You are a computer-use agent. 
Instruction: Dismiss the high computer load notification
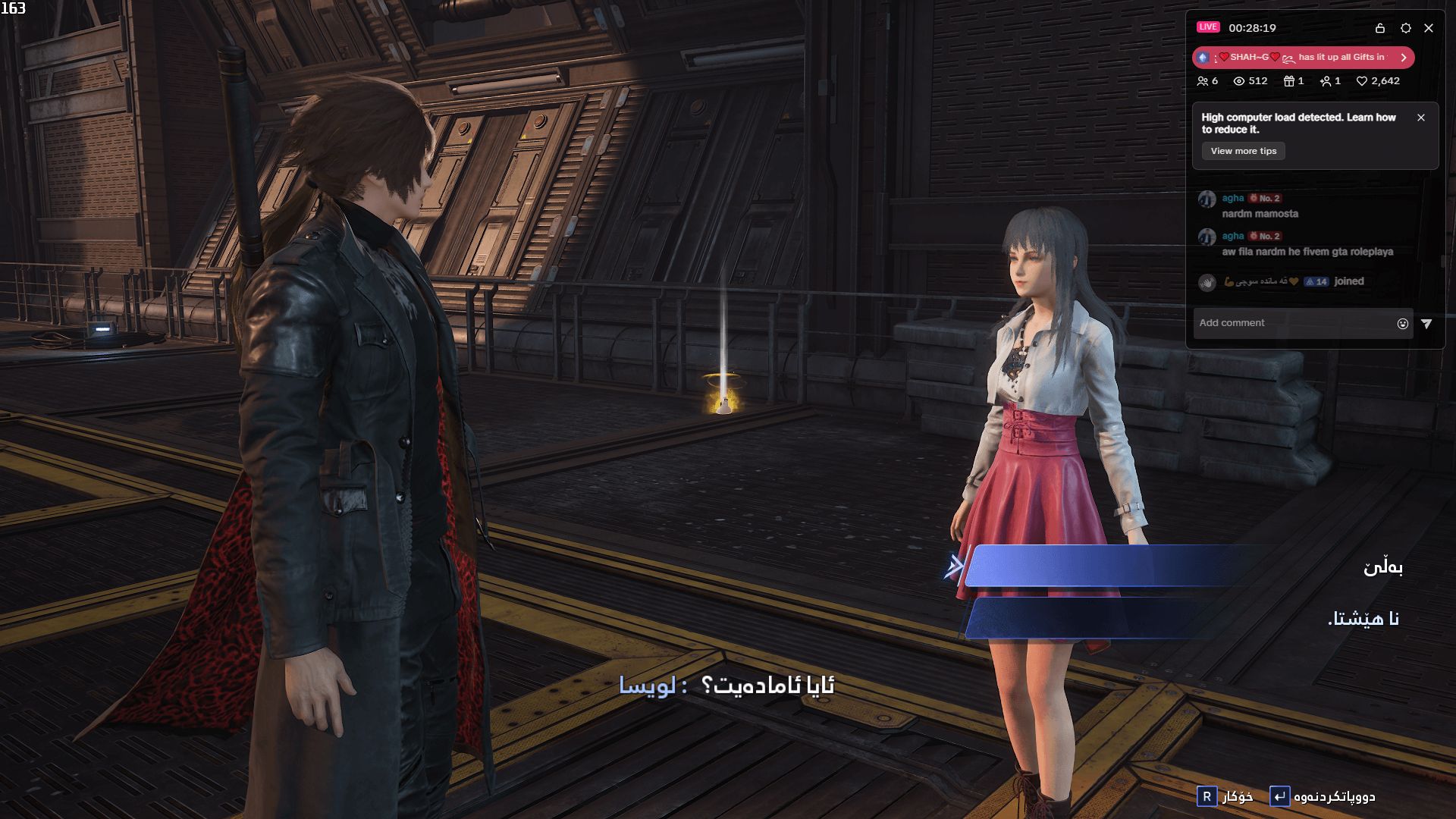pyautogui.click(x=1422, y=118)
